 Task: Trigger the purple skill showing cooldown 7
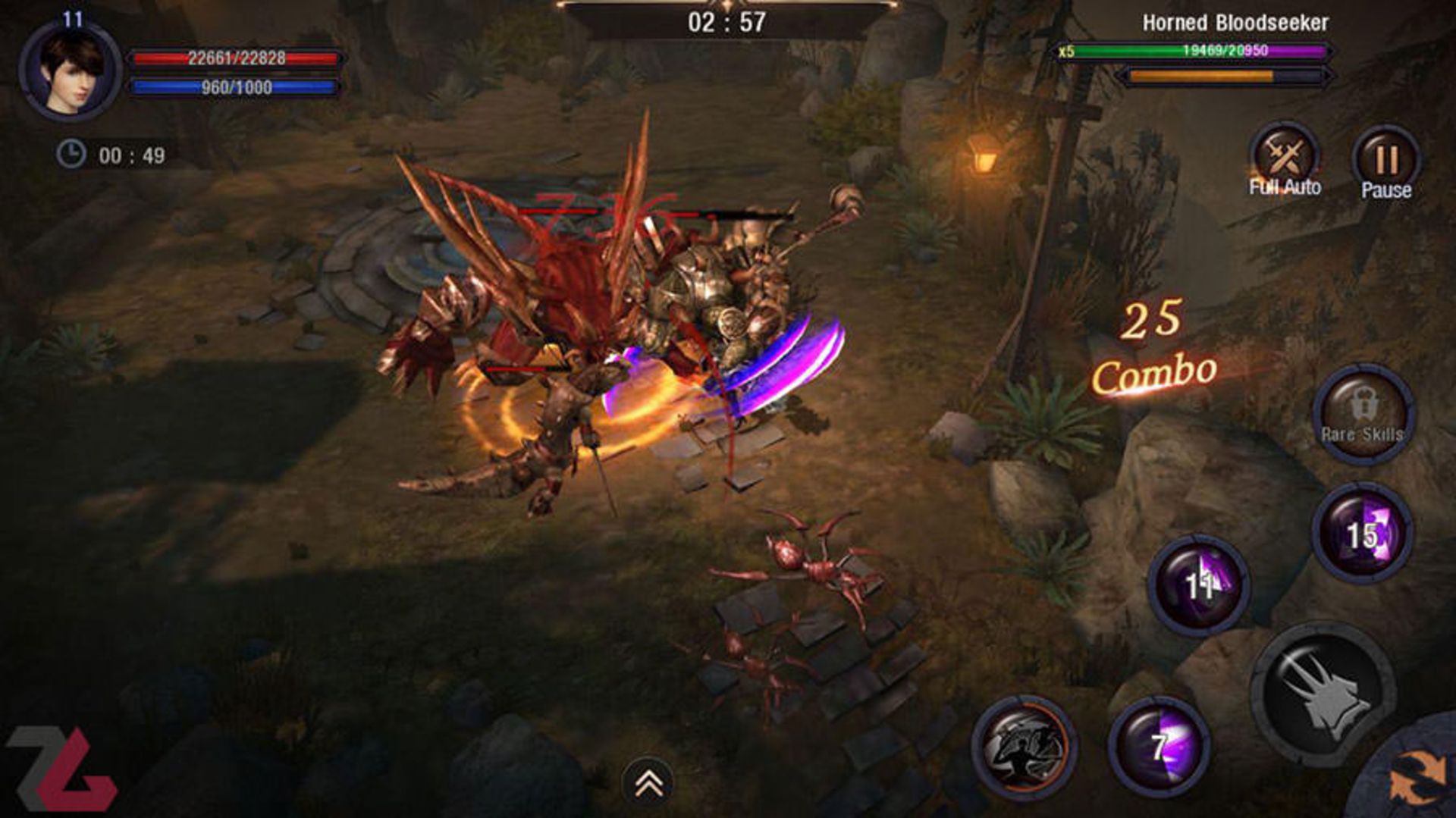coord(1159,746)
